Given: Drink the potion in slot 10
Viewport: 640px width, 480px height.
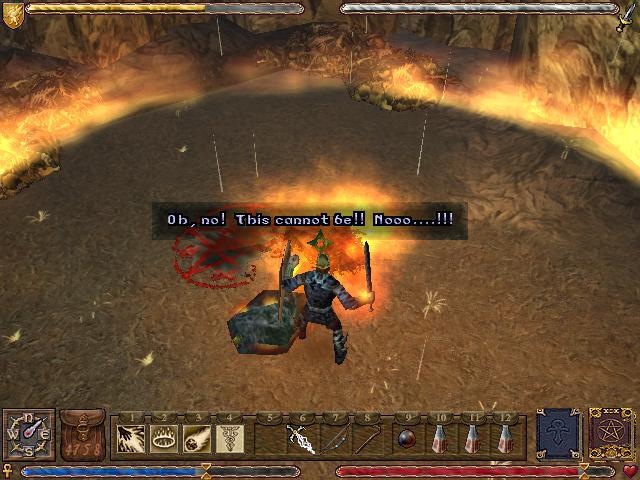Looking at the screenshot, I should tap(440, 438).
